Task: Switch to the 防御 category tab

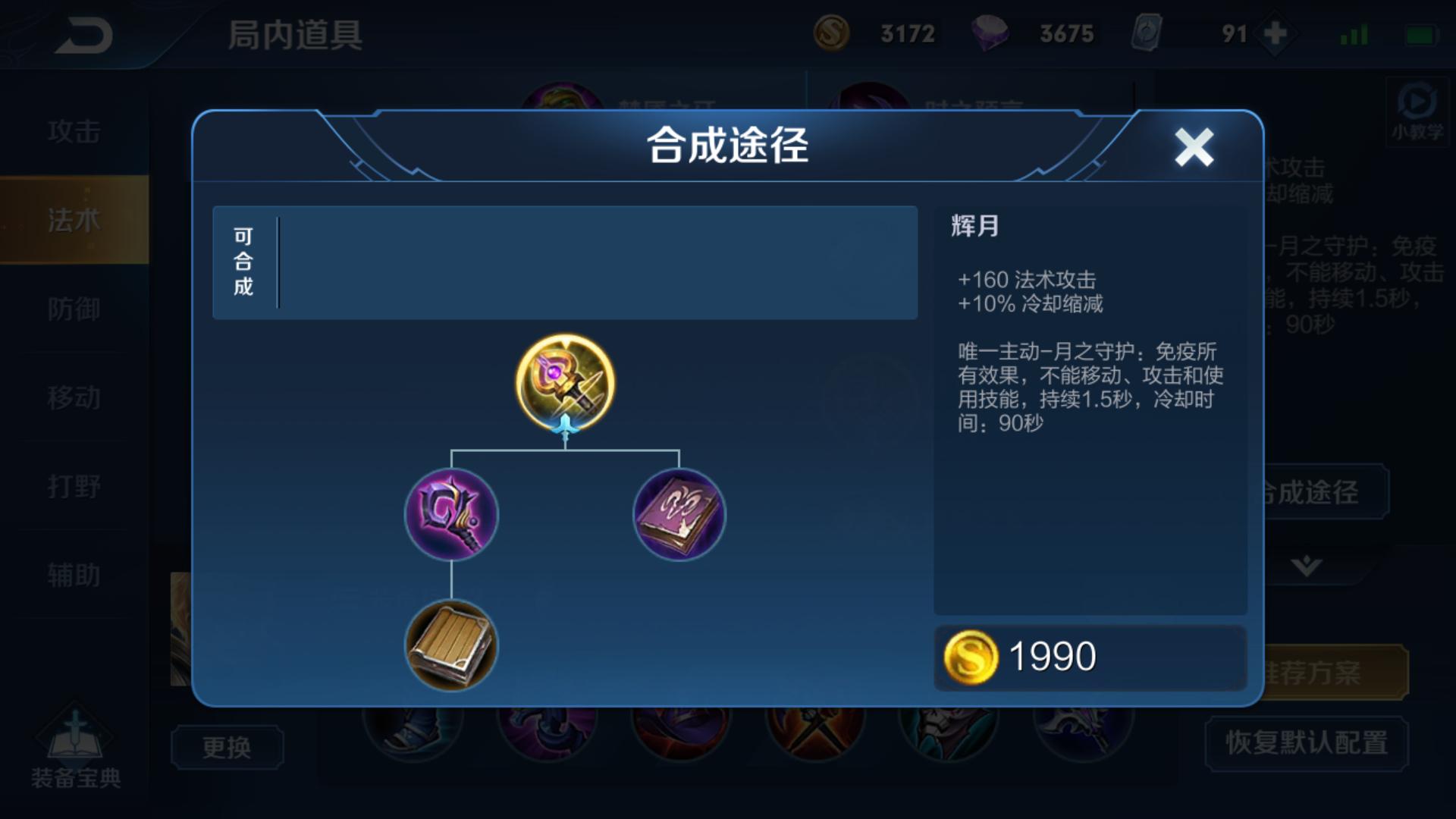Action: (x=76, y=309)
